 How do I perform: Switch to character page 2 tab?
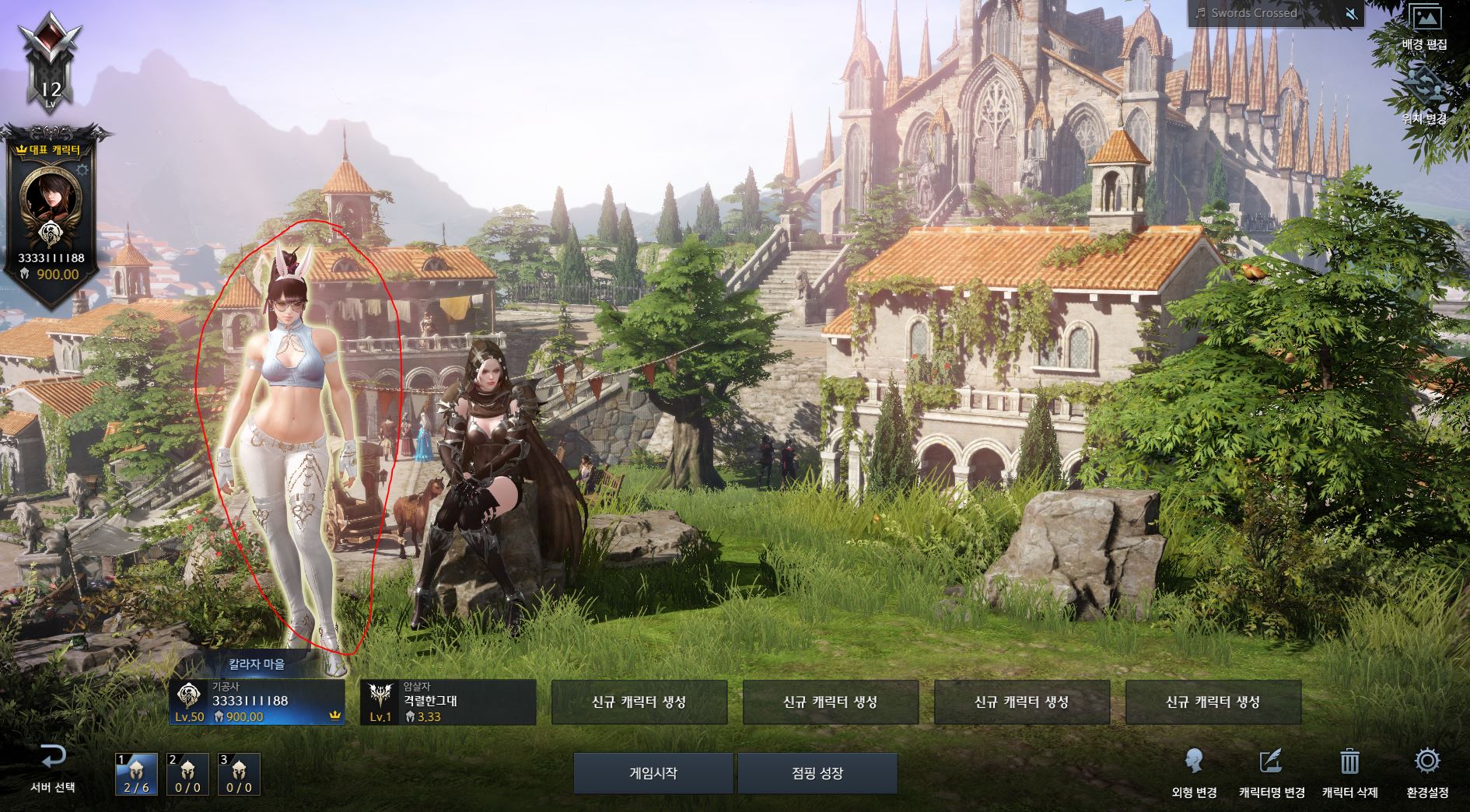pos(187,774)
